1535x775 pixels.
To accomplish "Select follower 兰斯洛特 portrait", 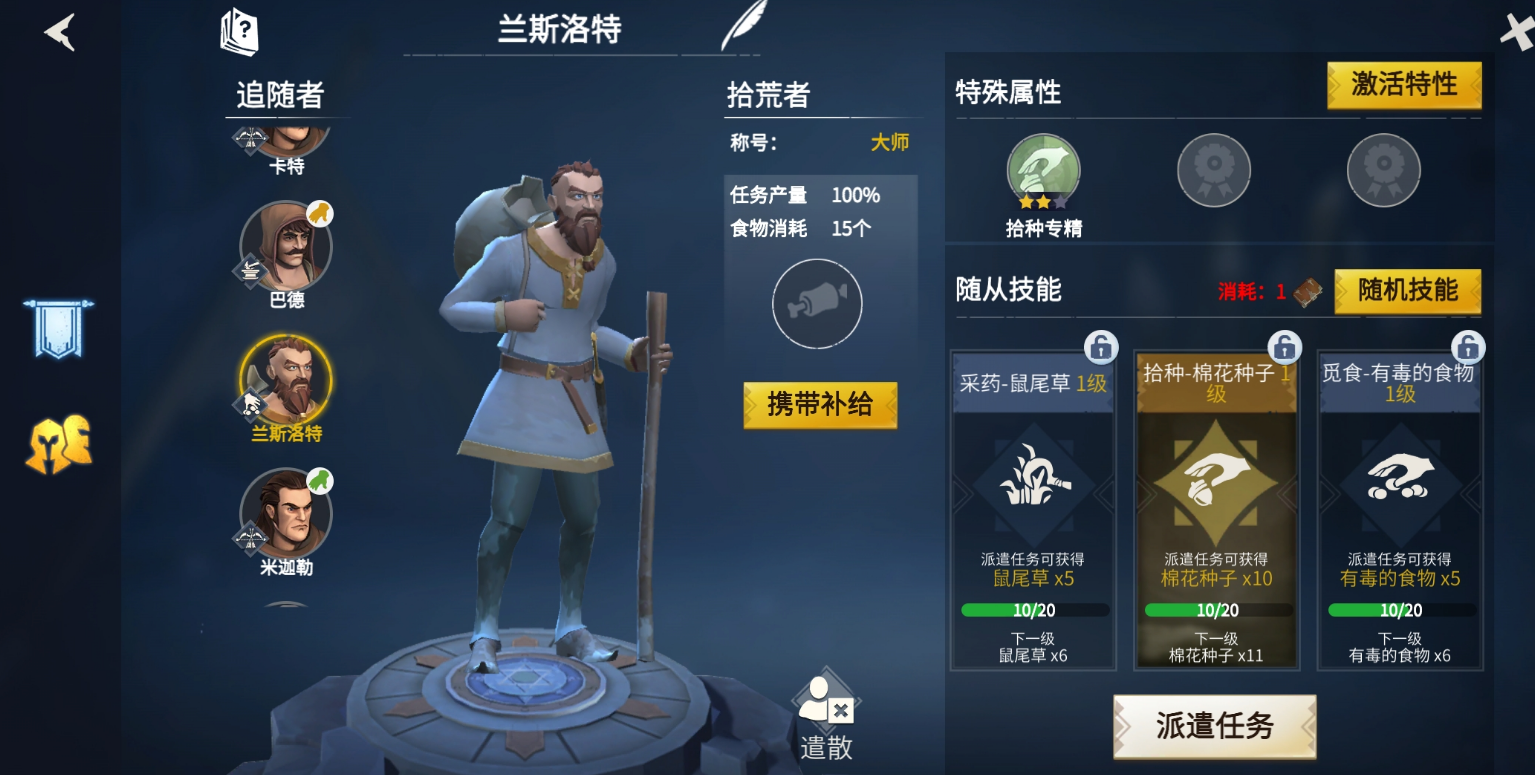I will [x=286, y=381].
